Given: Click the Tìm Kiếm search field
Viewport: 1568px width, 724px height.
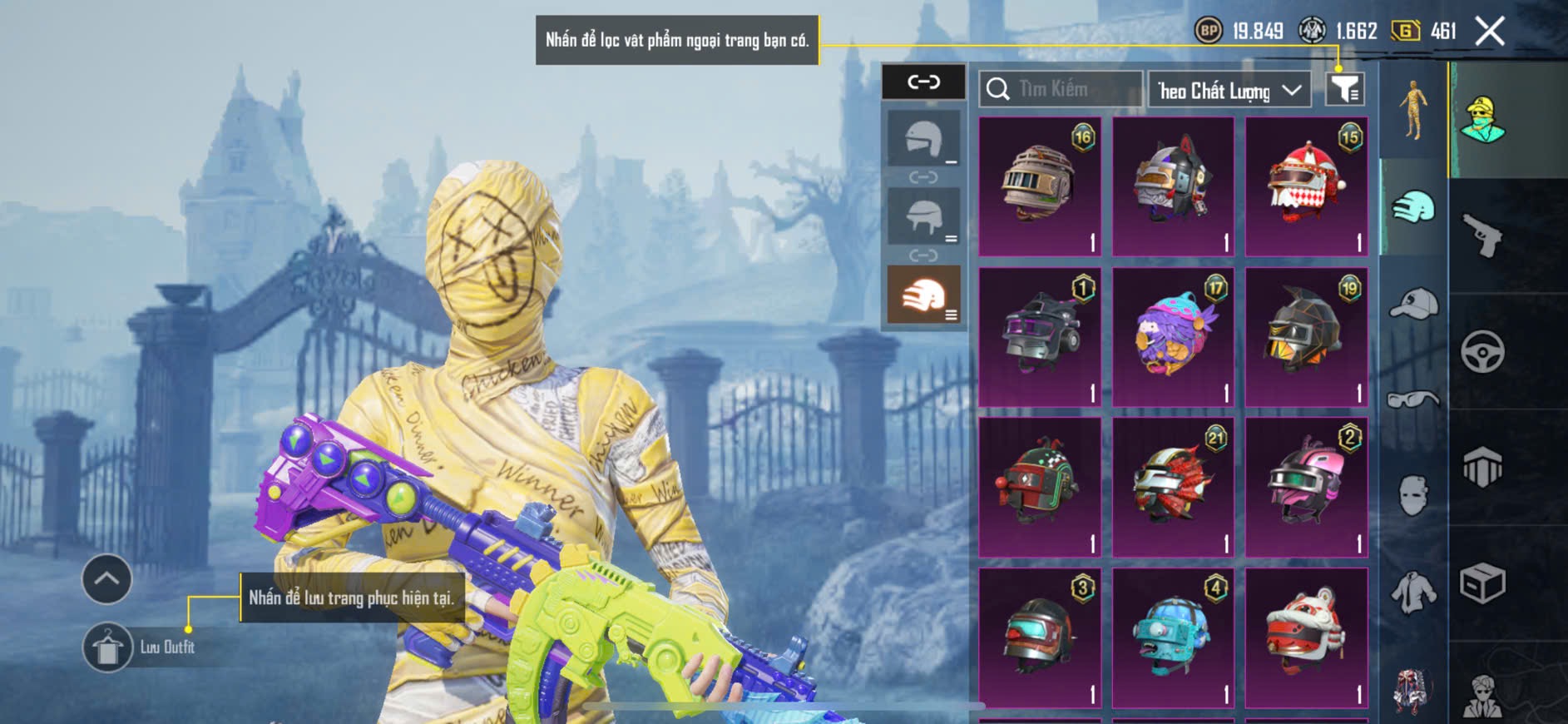Looking at the screenshot, I should pos(1061,89).
